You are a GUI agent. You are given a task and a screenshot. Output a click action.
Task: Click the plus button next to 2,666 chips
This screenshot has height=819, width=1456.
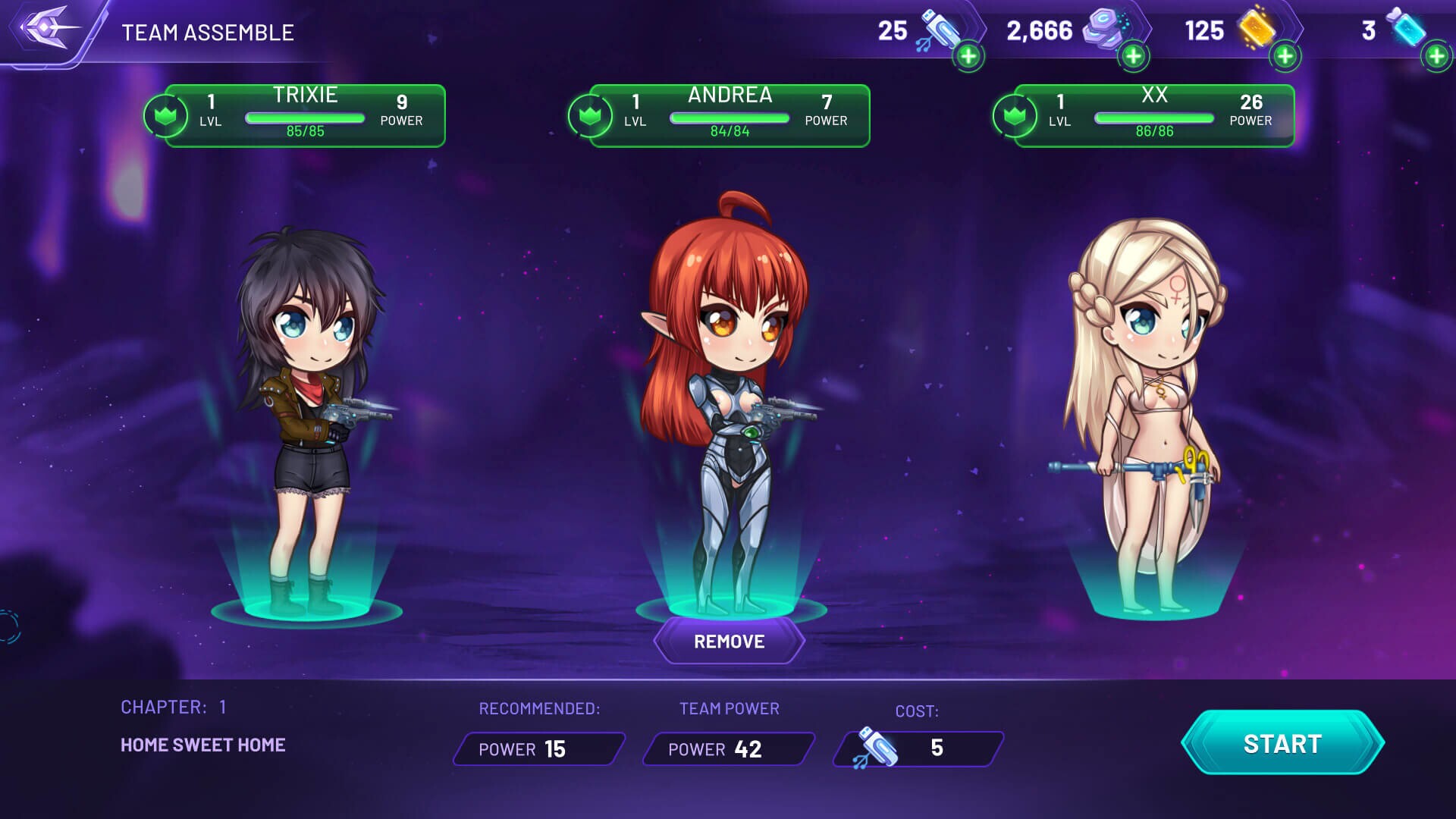(1133, 54)
